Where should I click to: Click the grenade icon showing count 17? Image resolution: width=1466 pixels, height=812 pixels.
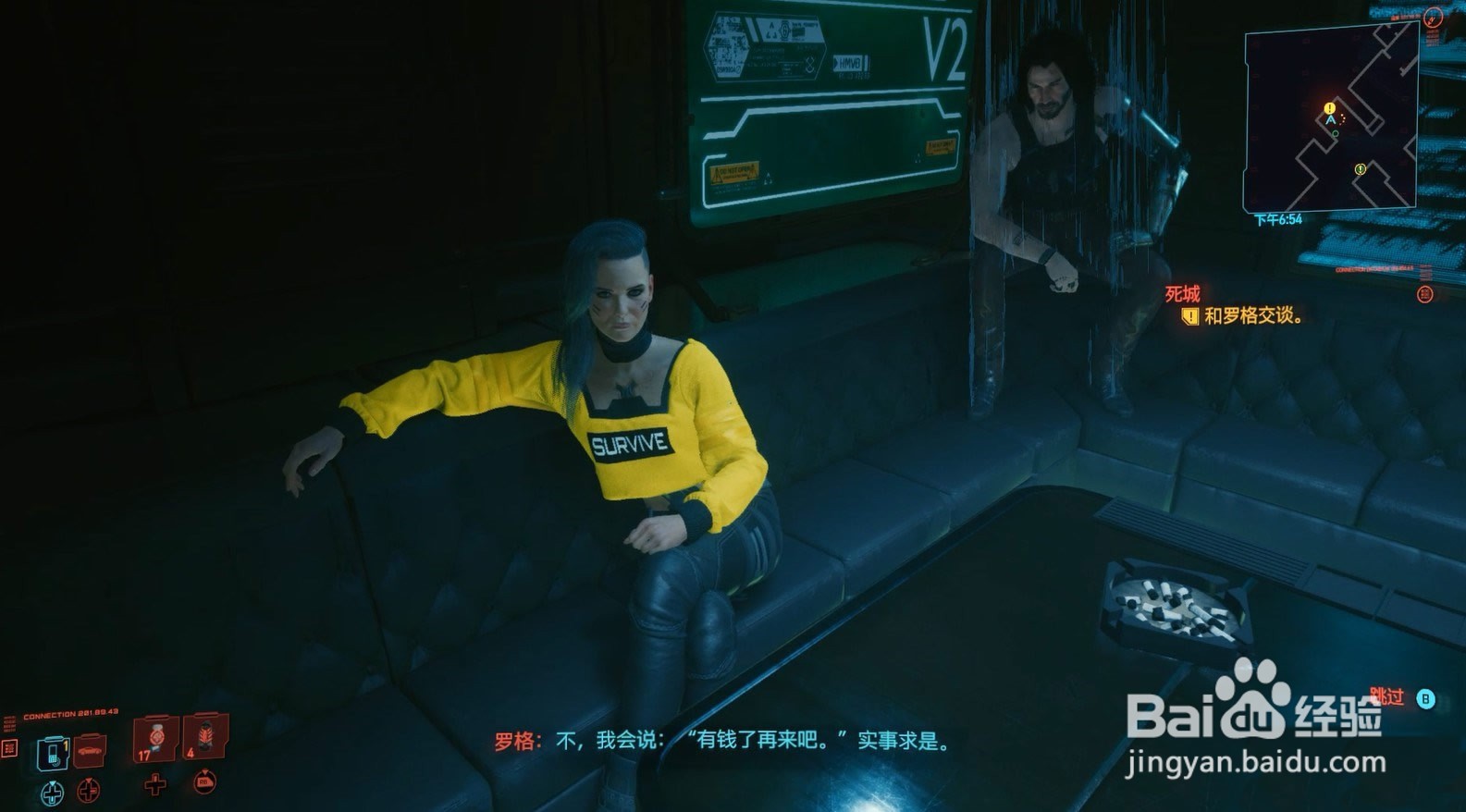[155, 737]
